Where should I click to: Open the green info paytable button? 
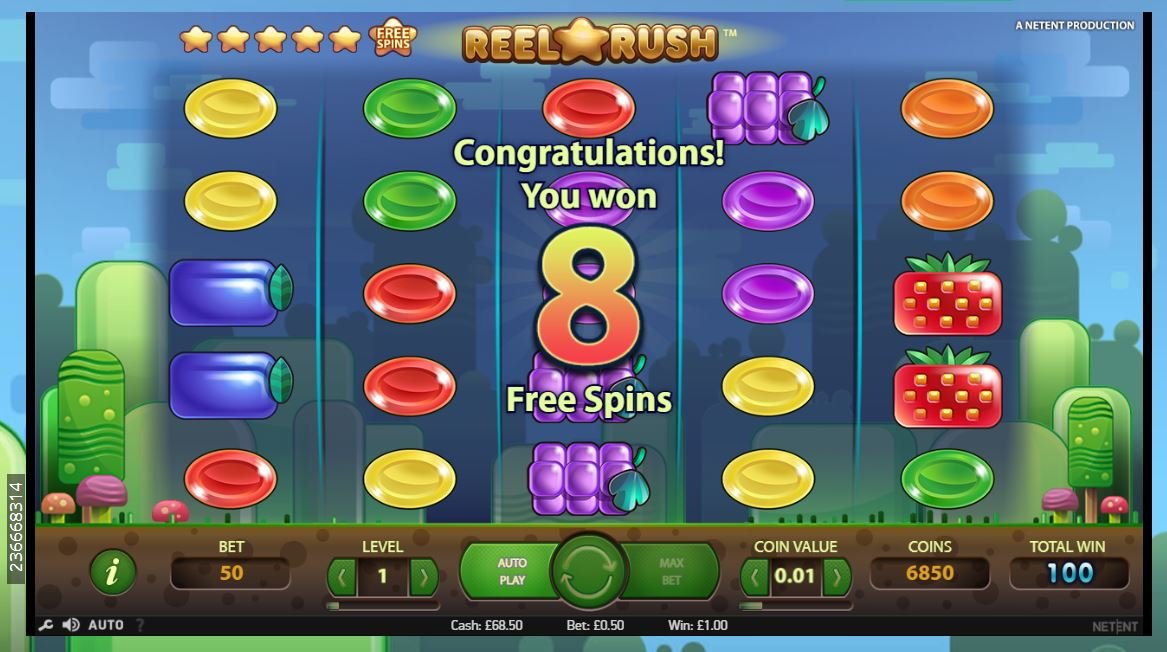click(x=113, y=572)
